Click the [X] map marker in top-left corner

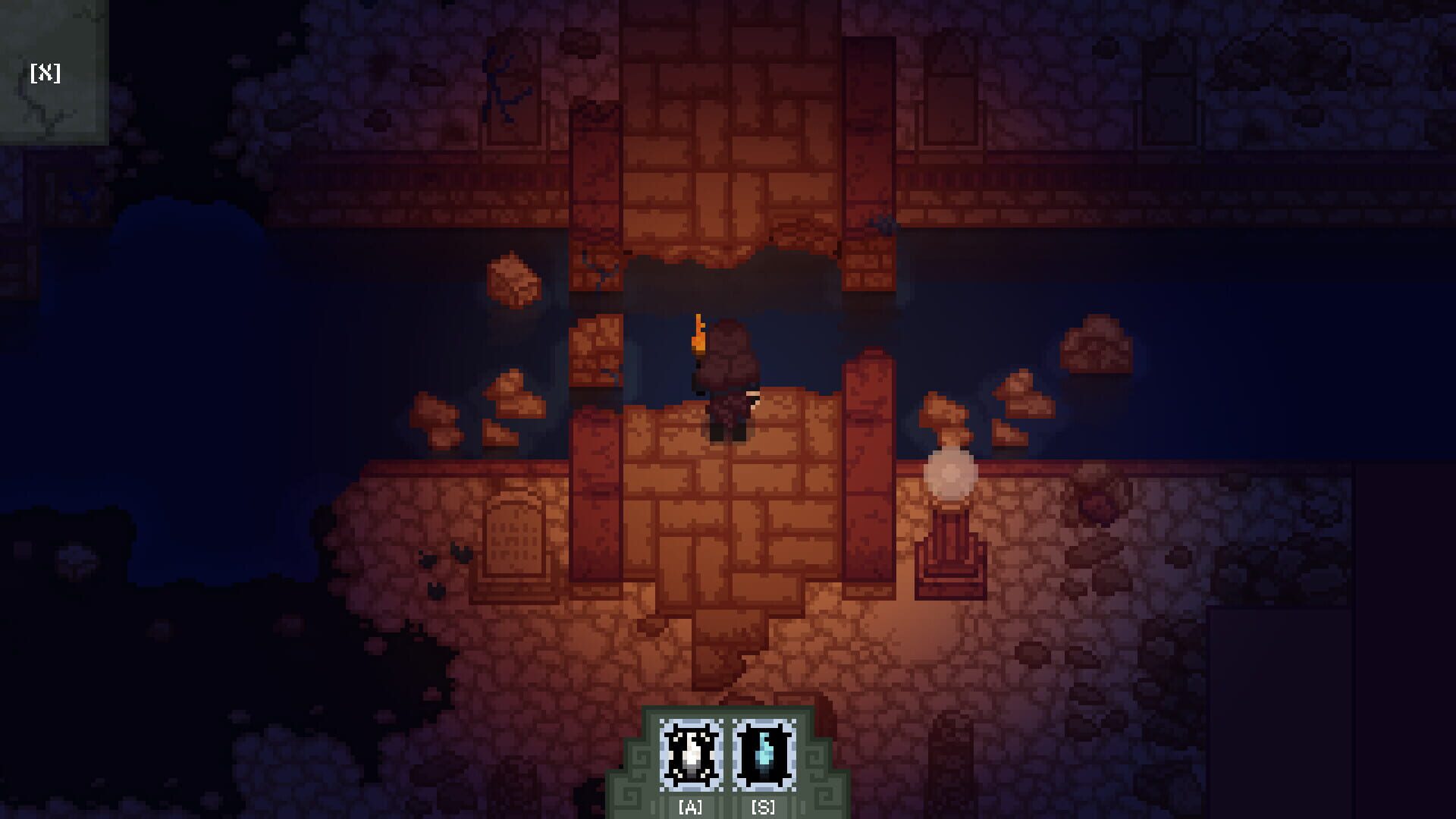[x=45, y=72]
